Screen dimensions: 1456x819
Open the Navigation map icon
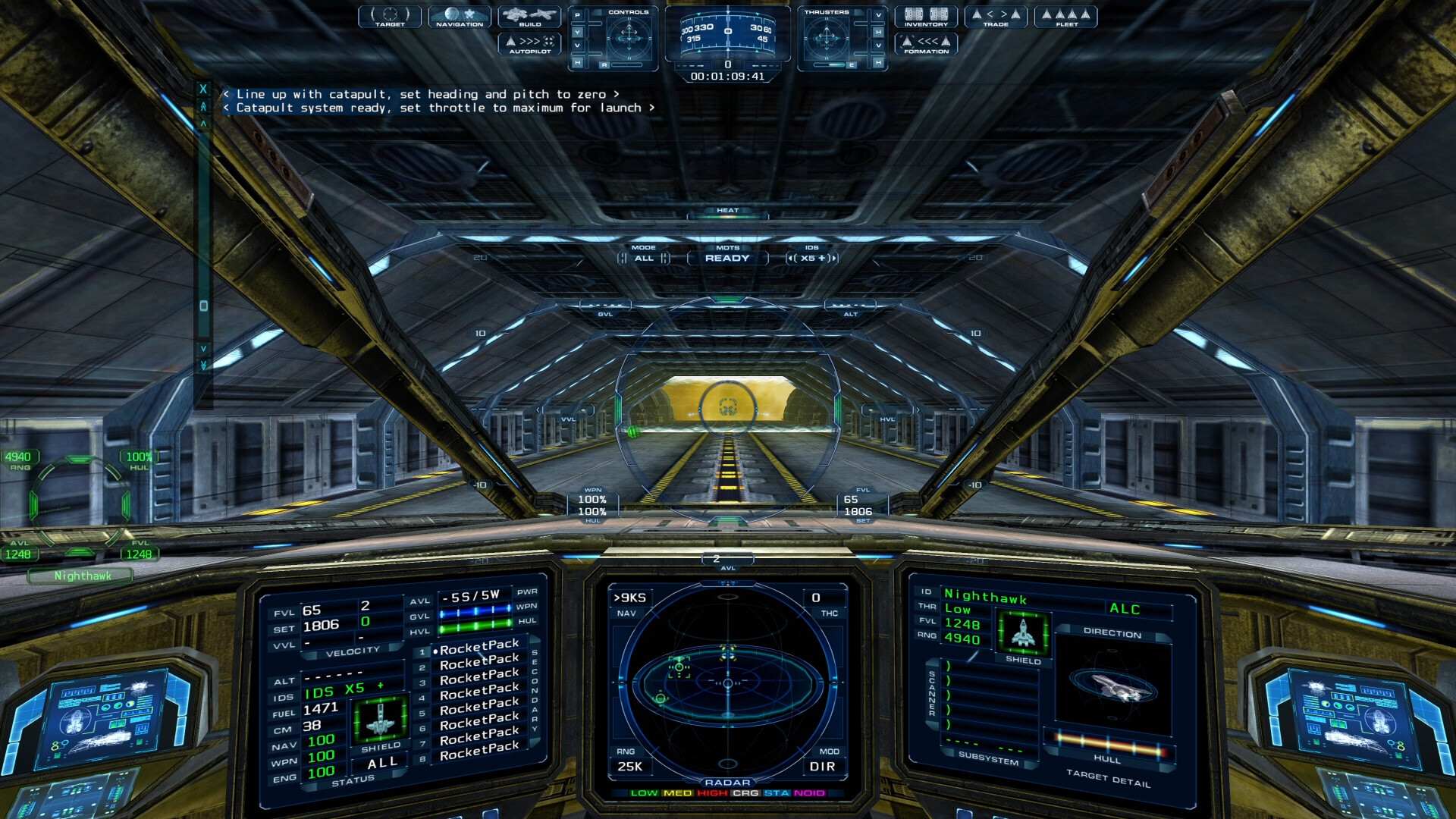pyautogui.click(x=460, y=17)
